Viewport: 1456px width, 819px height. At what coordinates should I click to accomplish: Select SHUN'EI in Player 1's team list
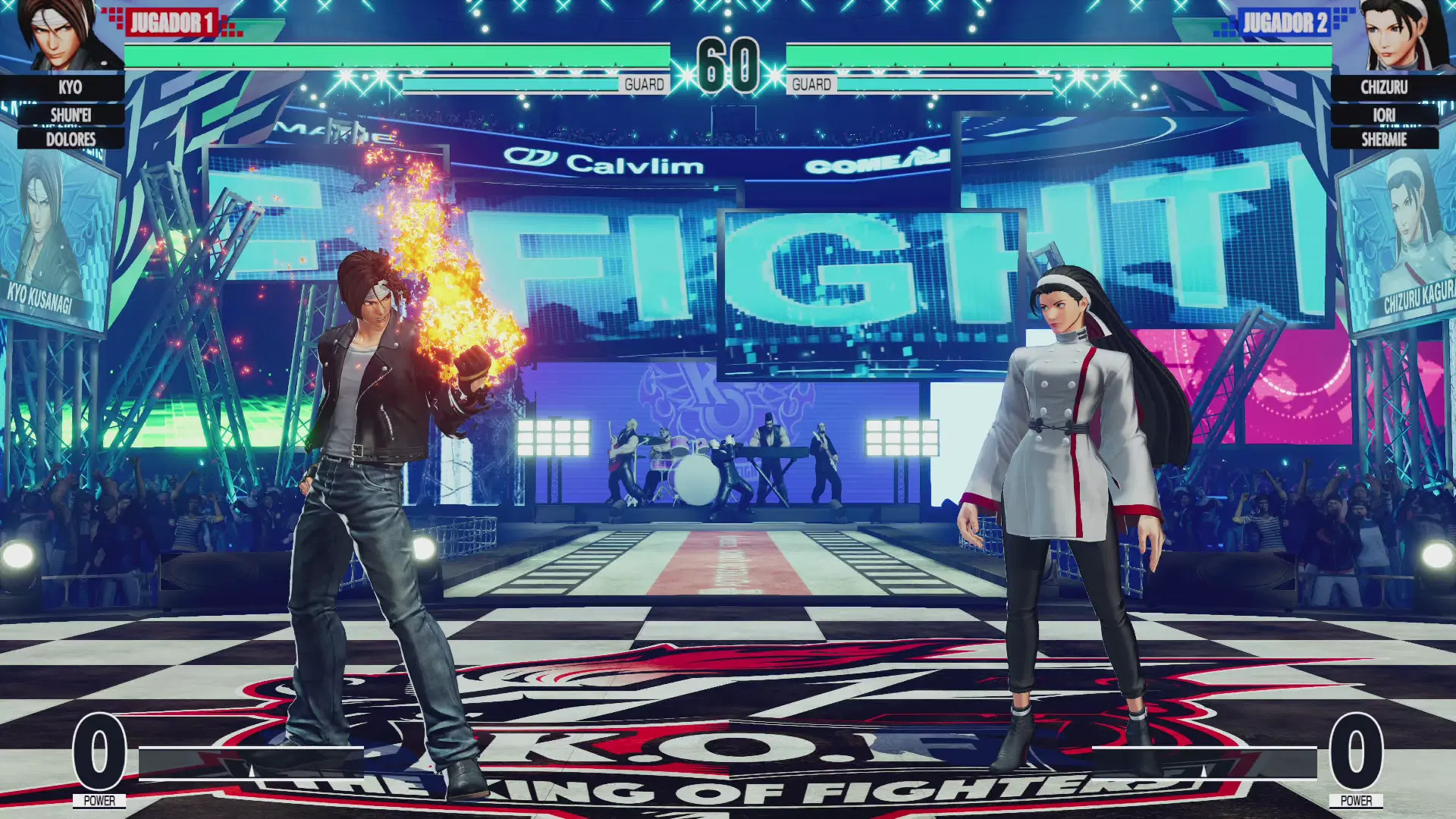click(x=71, y=115)
